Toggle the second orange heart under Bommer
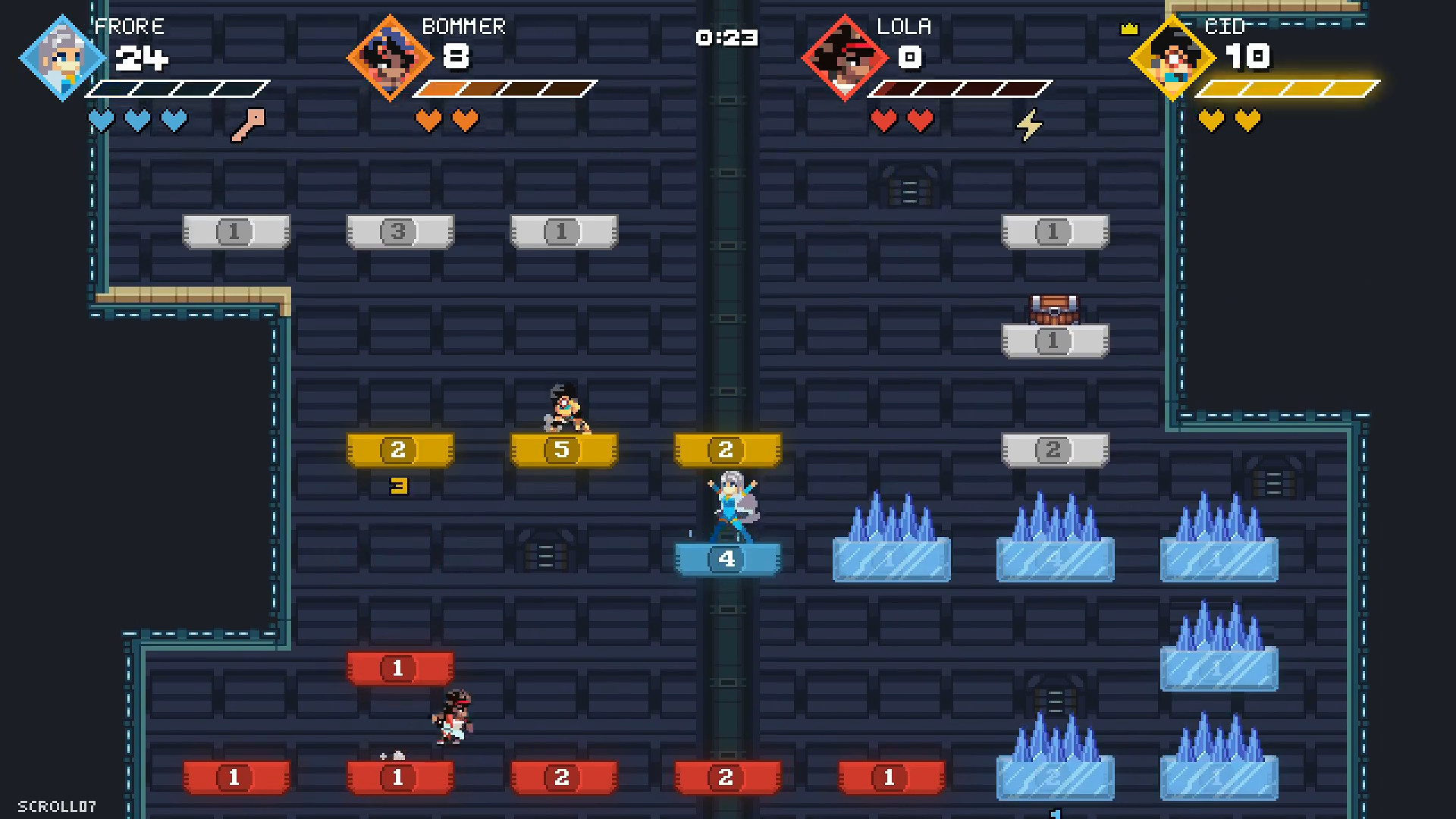1456x819 pixels. click(x=463, y=120)
